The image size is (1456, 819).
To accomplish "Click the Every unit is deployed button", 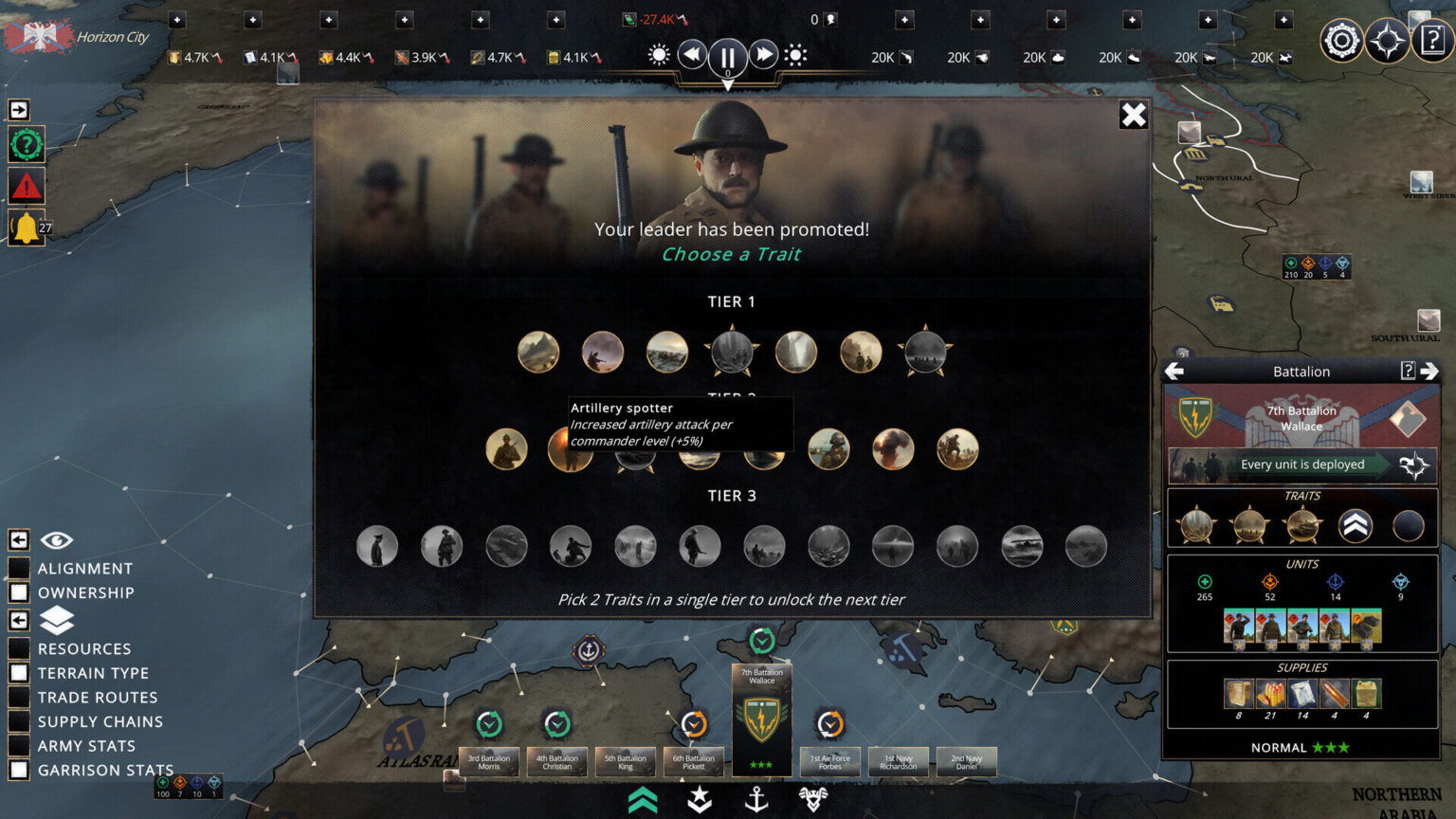I will (x=1303, y=464).
